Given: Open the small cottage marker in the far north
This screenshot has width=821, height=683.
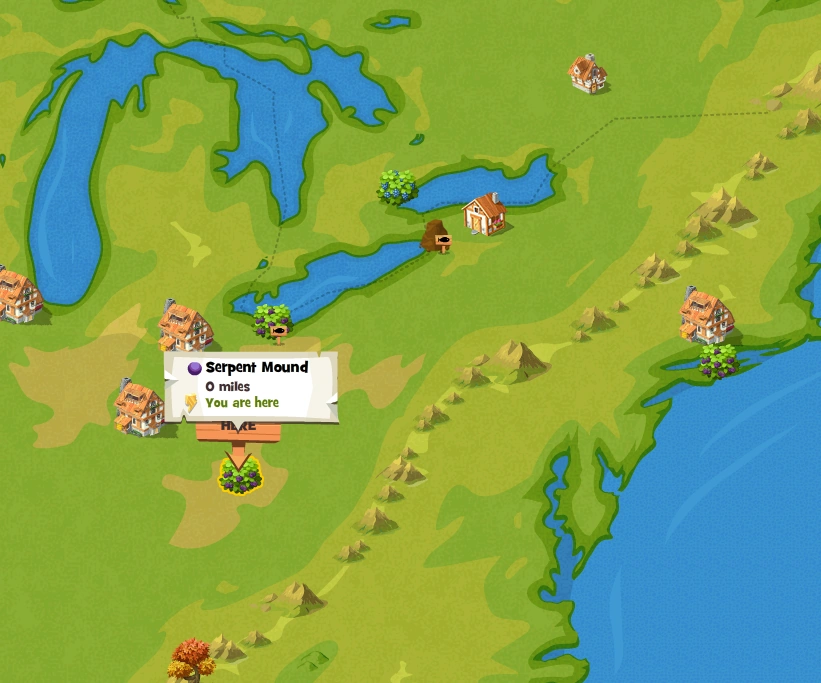Looking at the screenshot, I should (588, 73).
